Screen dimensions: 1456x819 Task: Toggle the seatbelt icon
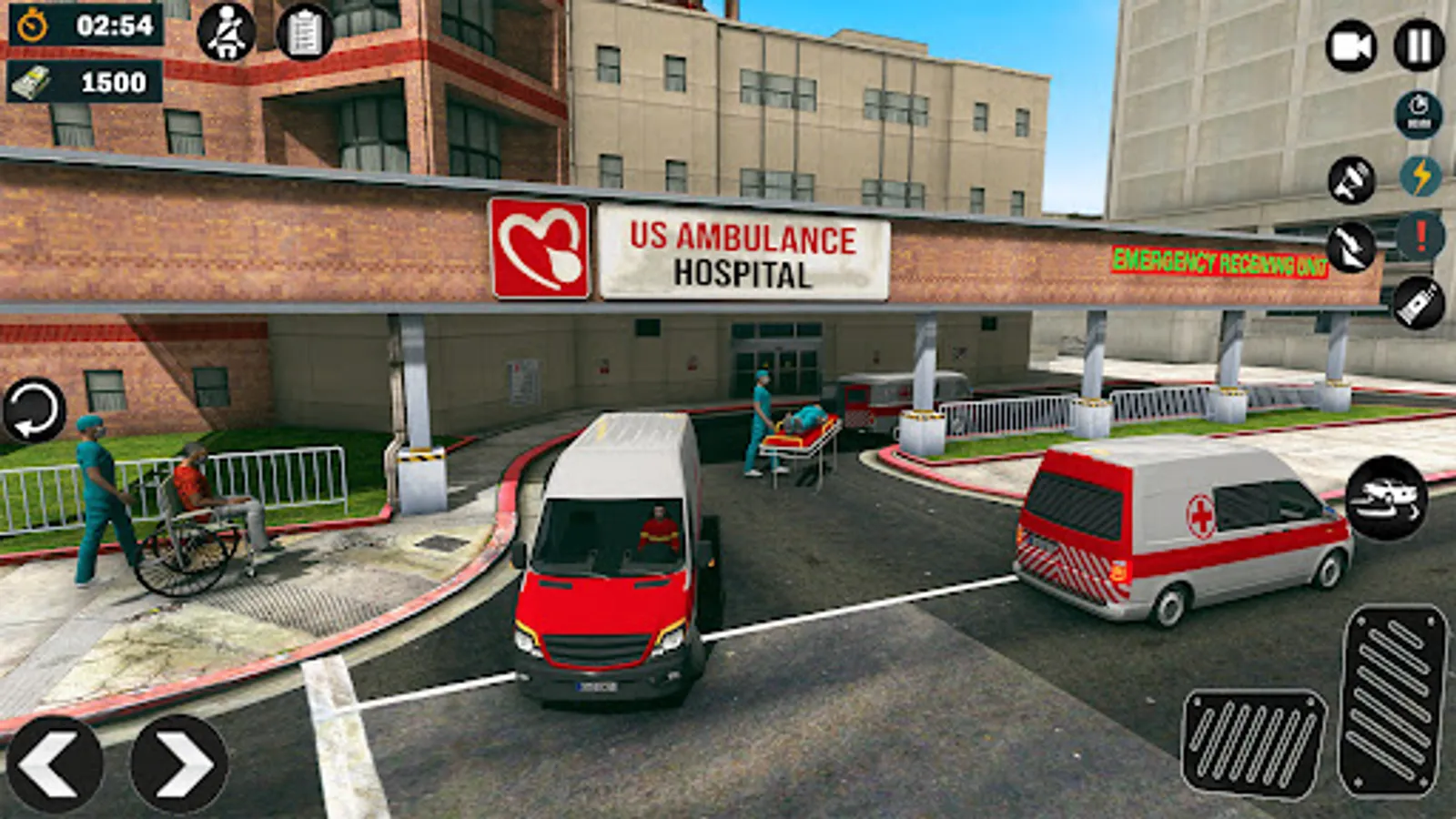coord(224,33)
